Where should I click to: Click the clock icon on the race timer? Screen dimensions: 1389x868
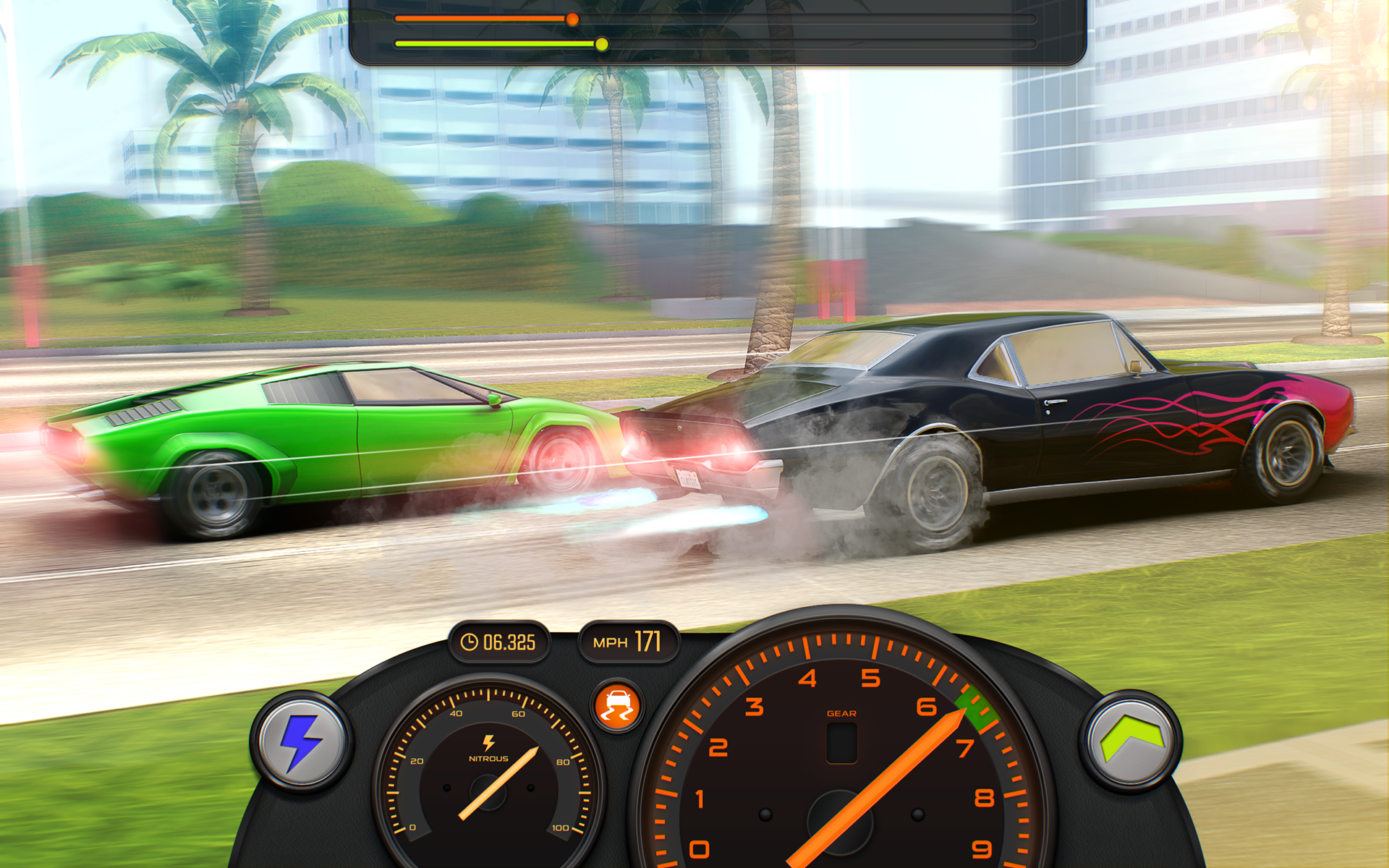[x=469, y=641]
